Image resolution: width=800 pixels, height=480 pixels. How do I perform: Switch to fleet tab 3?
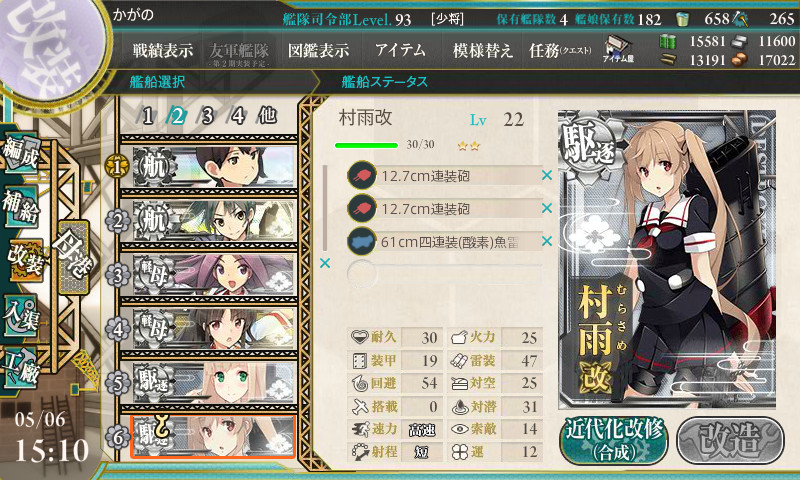click(208, 115)
